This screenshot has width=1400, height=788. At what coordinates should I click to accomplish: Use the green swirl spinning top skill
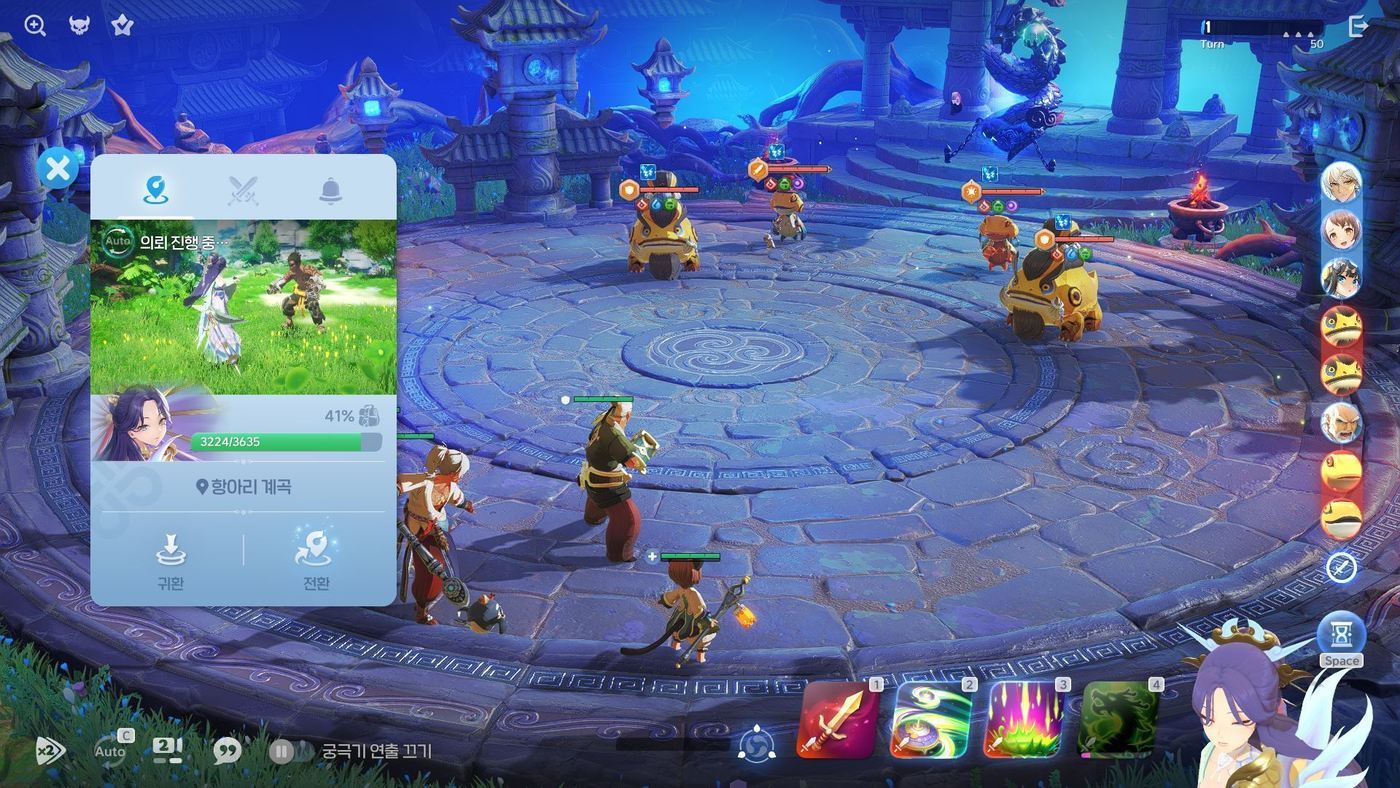(x=931, y=719)
